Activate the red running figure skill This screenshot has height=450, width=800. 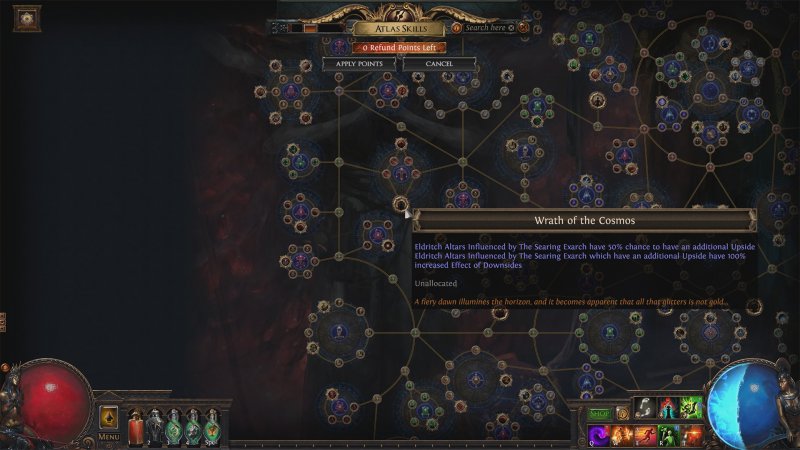(644, 435)
